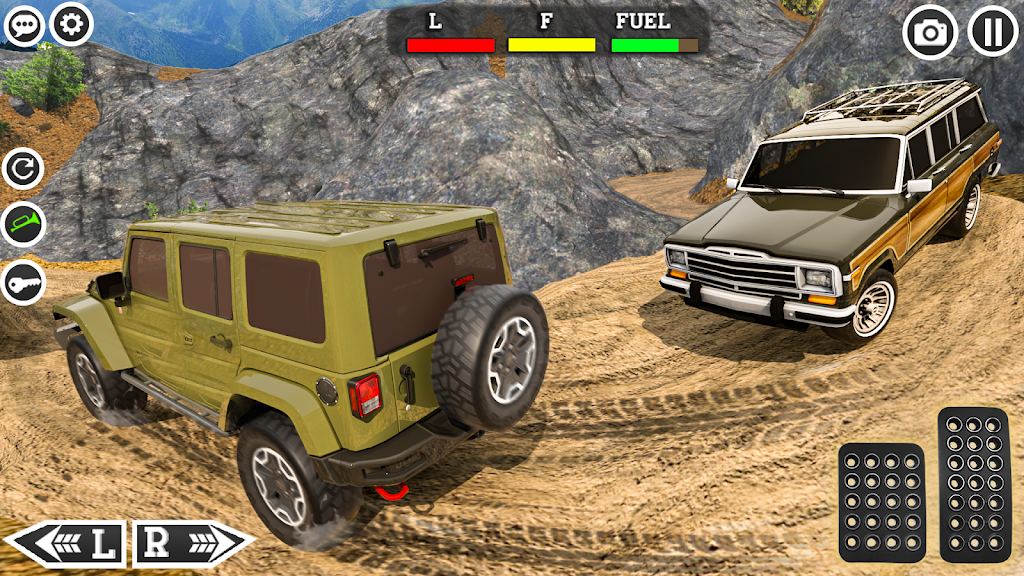Screen dimensions: 1024x576
Task: Steer right with the R arrow
Action: click(192, 544)
